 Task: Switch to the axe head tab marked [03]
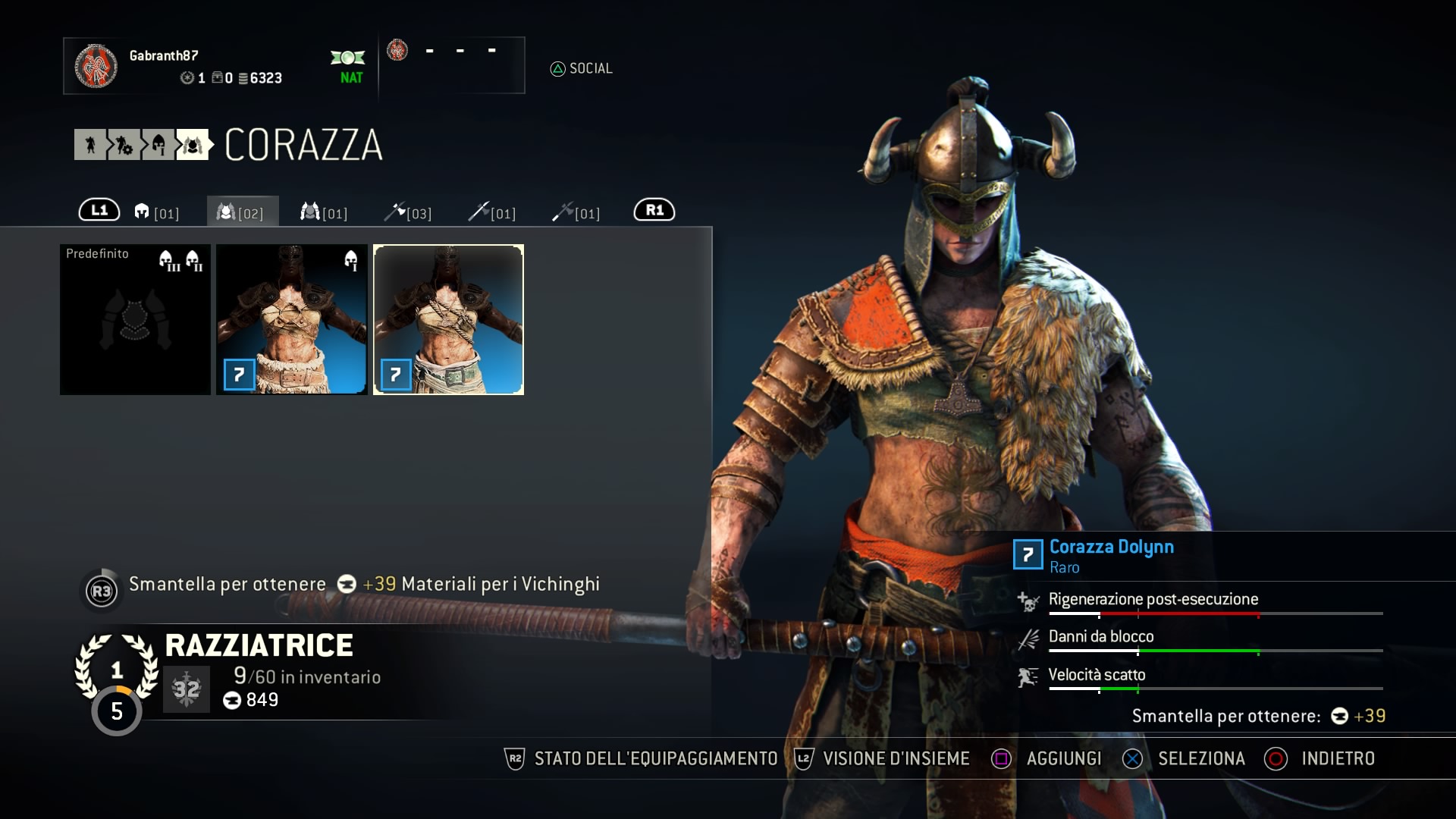(x=408, y=212)
